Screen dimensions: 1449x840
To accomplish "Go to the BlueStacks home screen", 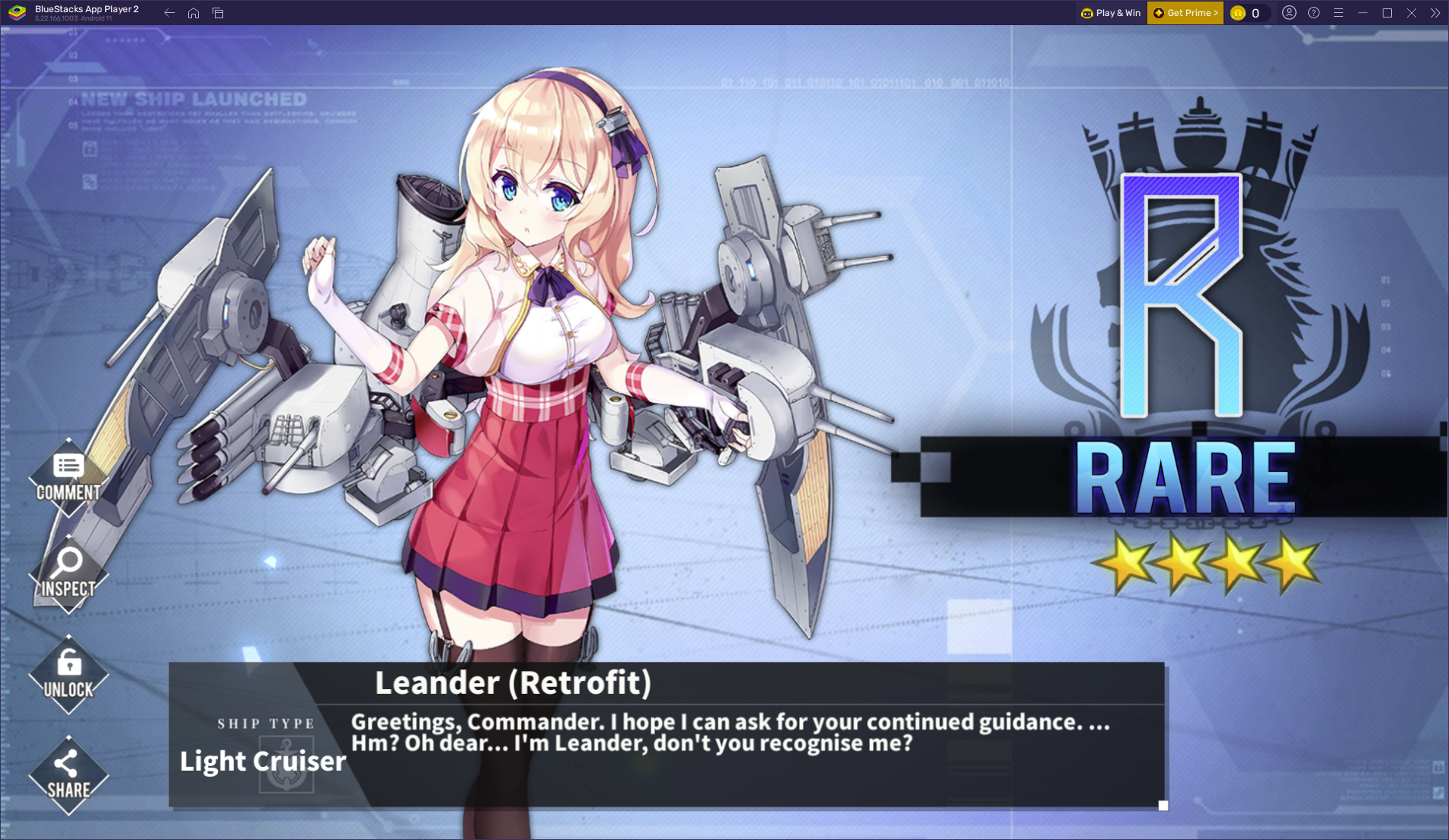I will click(194, 13).
